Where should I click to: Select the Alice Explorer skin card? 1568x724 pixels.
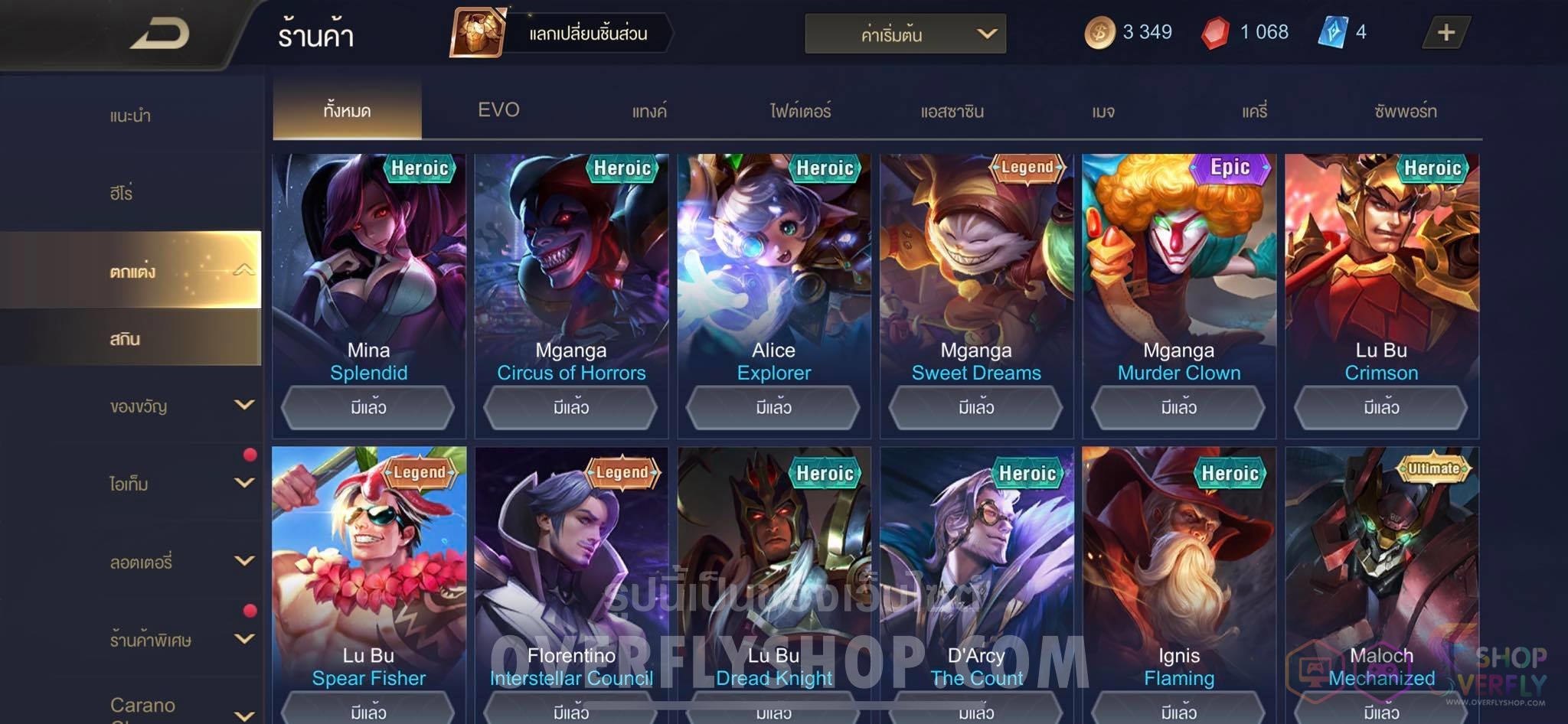[x=773, y=268]
